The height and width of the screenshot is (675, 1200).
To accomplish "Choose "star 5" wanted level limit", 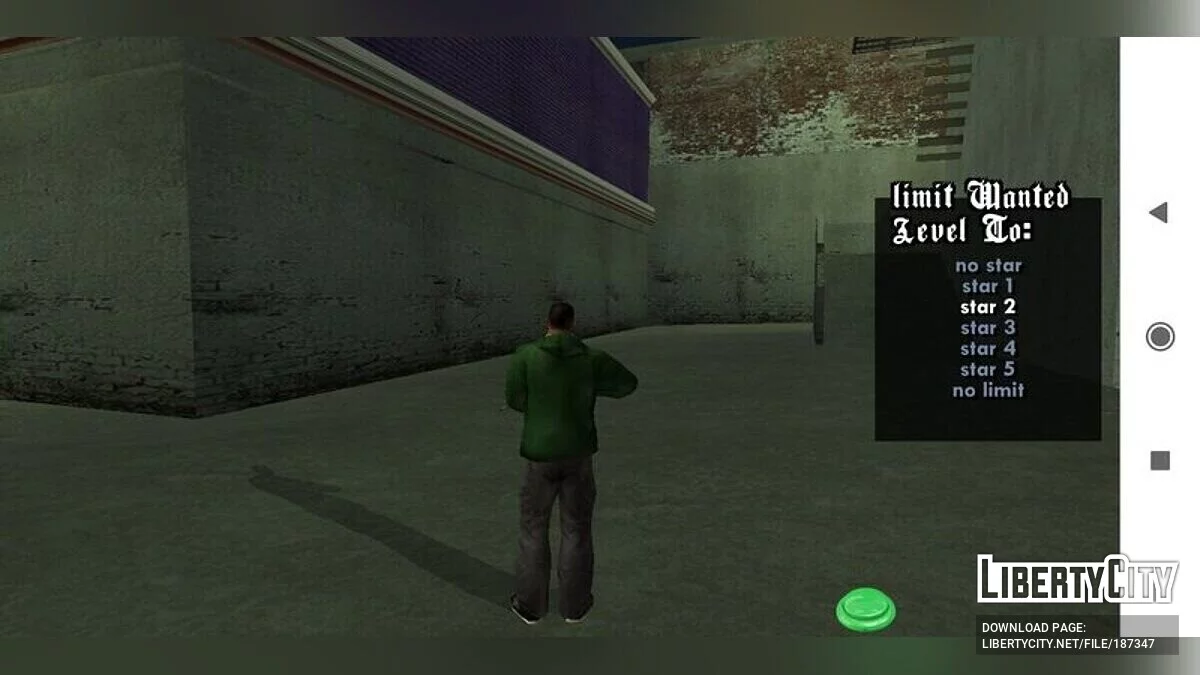I will 988,370.
